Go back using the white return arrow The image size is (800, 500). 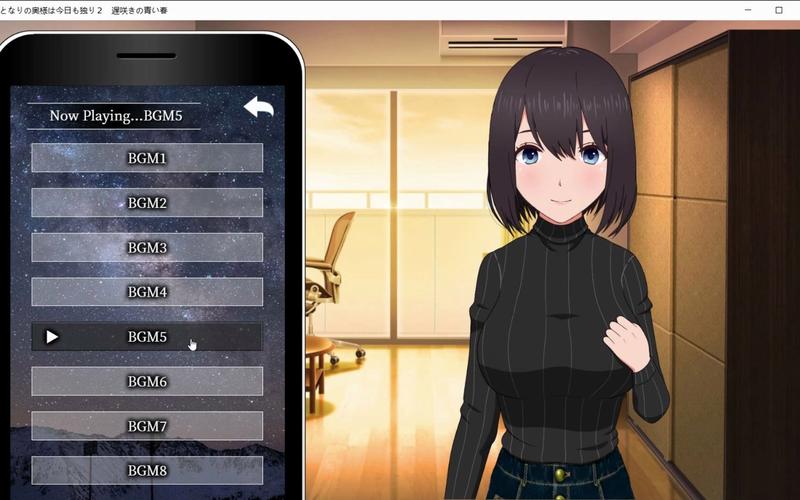pos(258,107)
